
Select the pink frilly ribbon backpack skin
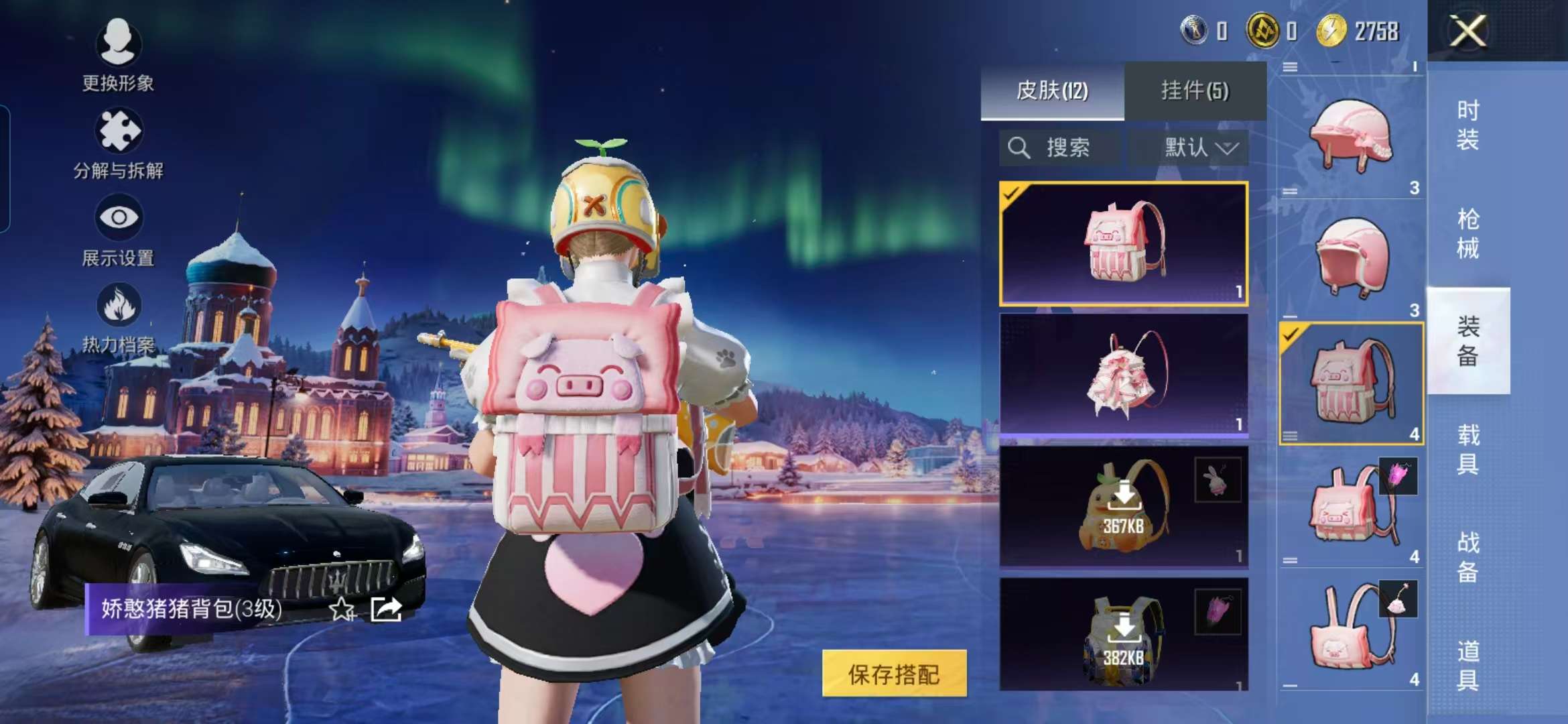1123,374
